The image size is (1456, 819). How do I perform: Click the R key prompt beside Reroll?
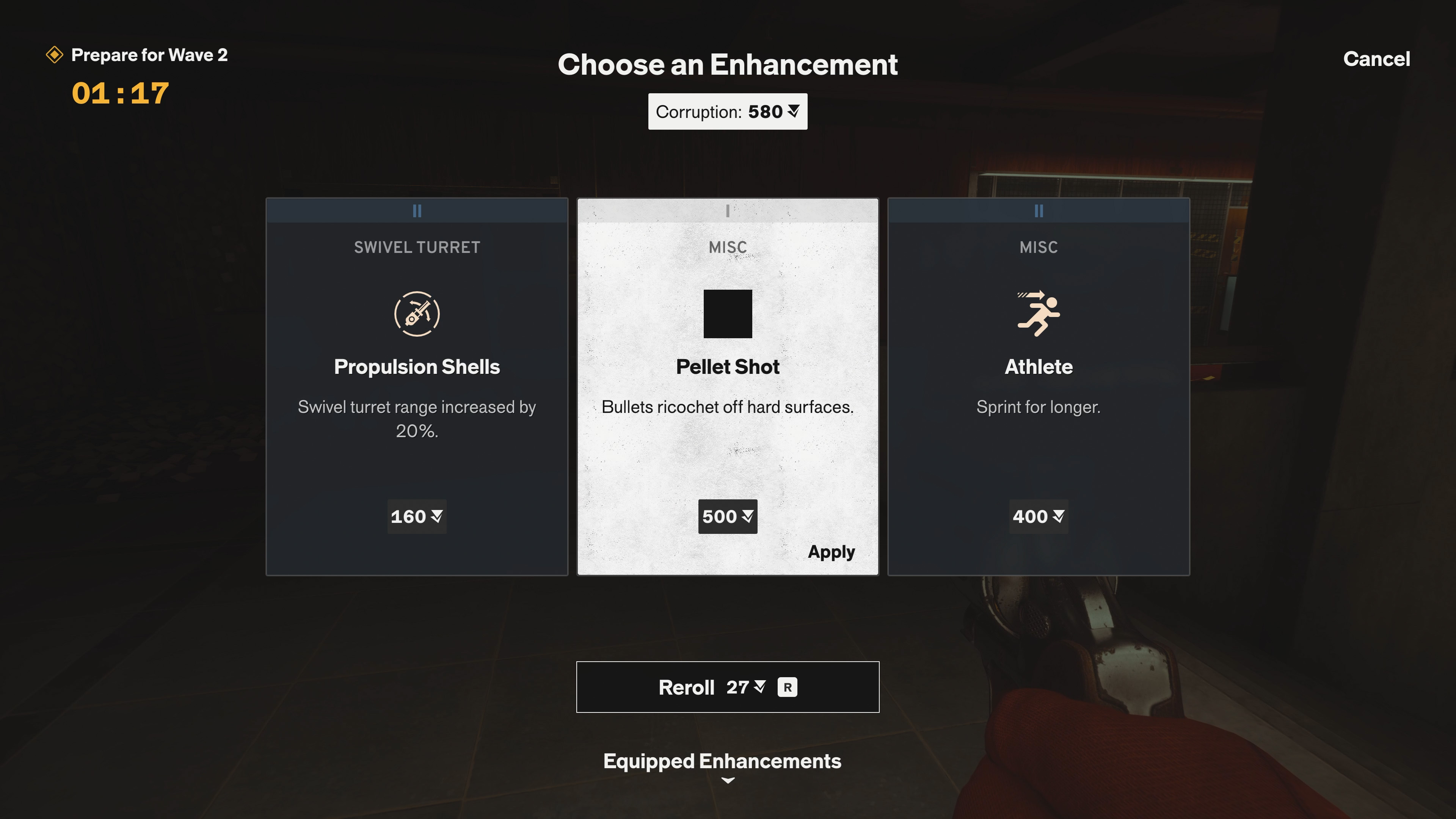tap(788, 687)
